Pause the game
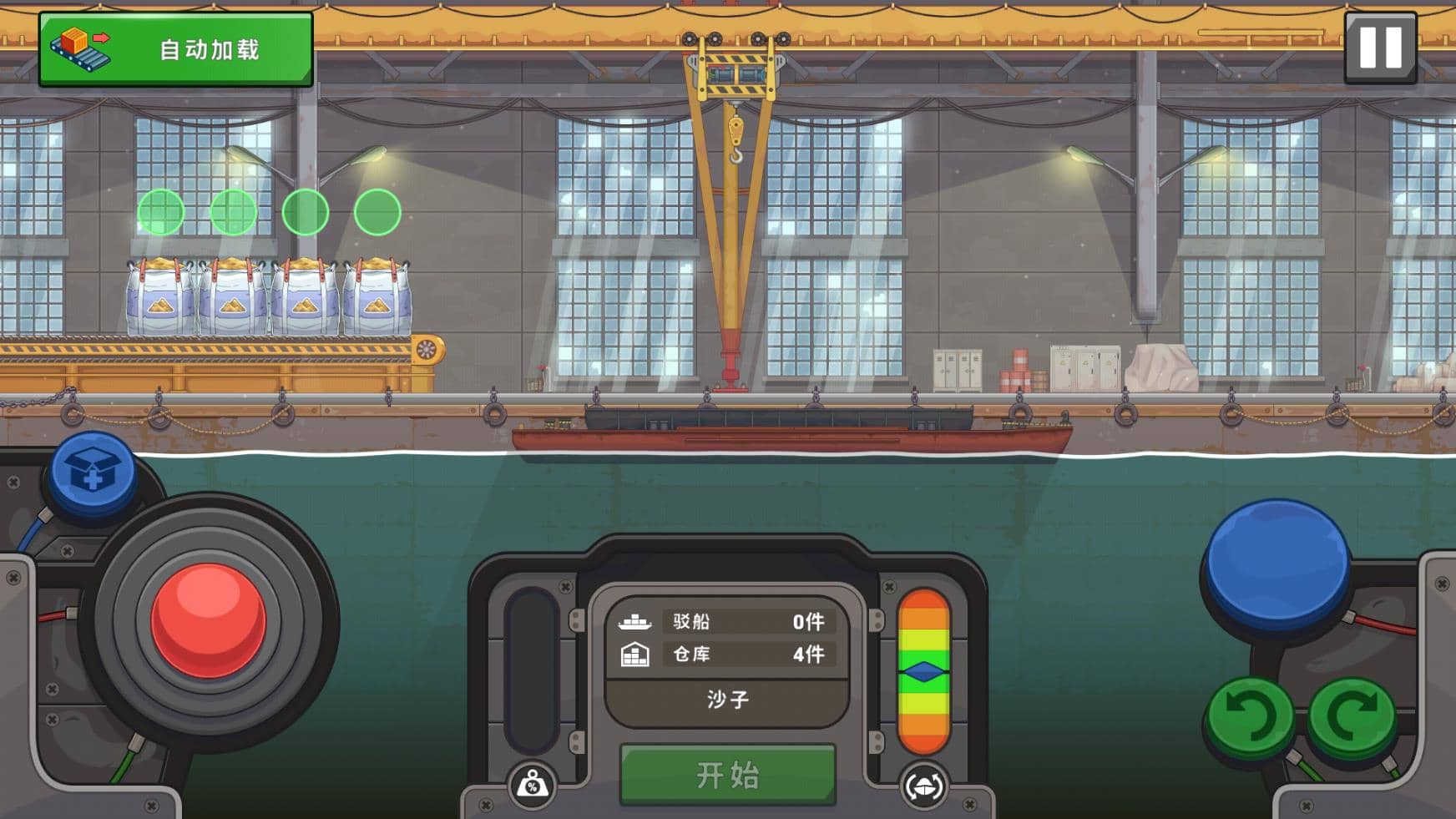1456x819 pixels. [1380, 48]
